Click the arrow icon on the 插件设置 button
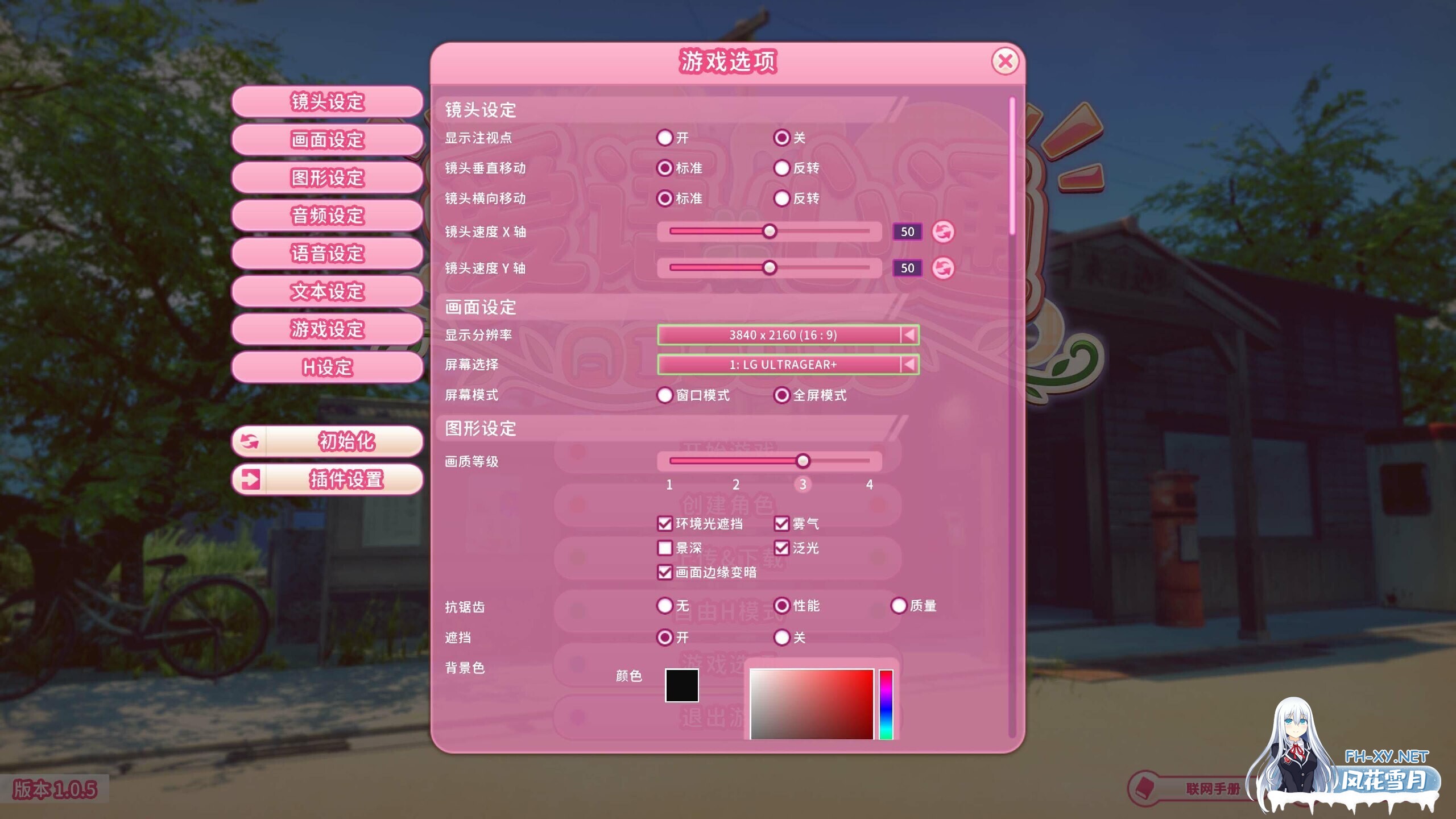The image size is (1456, 819). pos(251,479)
